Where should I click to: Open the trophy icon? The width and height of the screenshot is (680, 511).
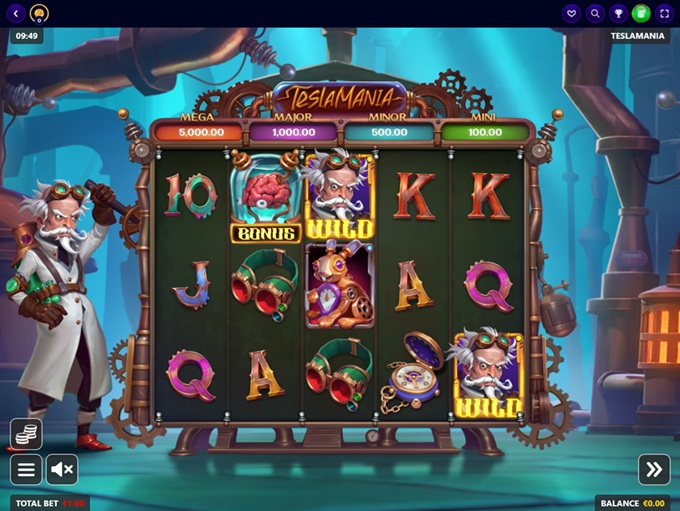(x=618, y=13)
